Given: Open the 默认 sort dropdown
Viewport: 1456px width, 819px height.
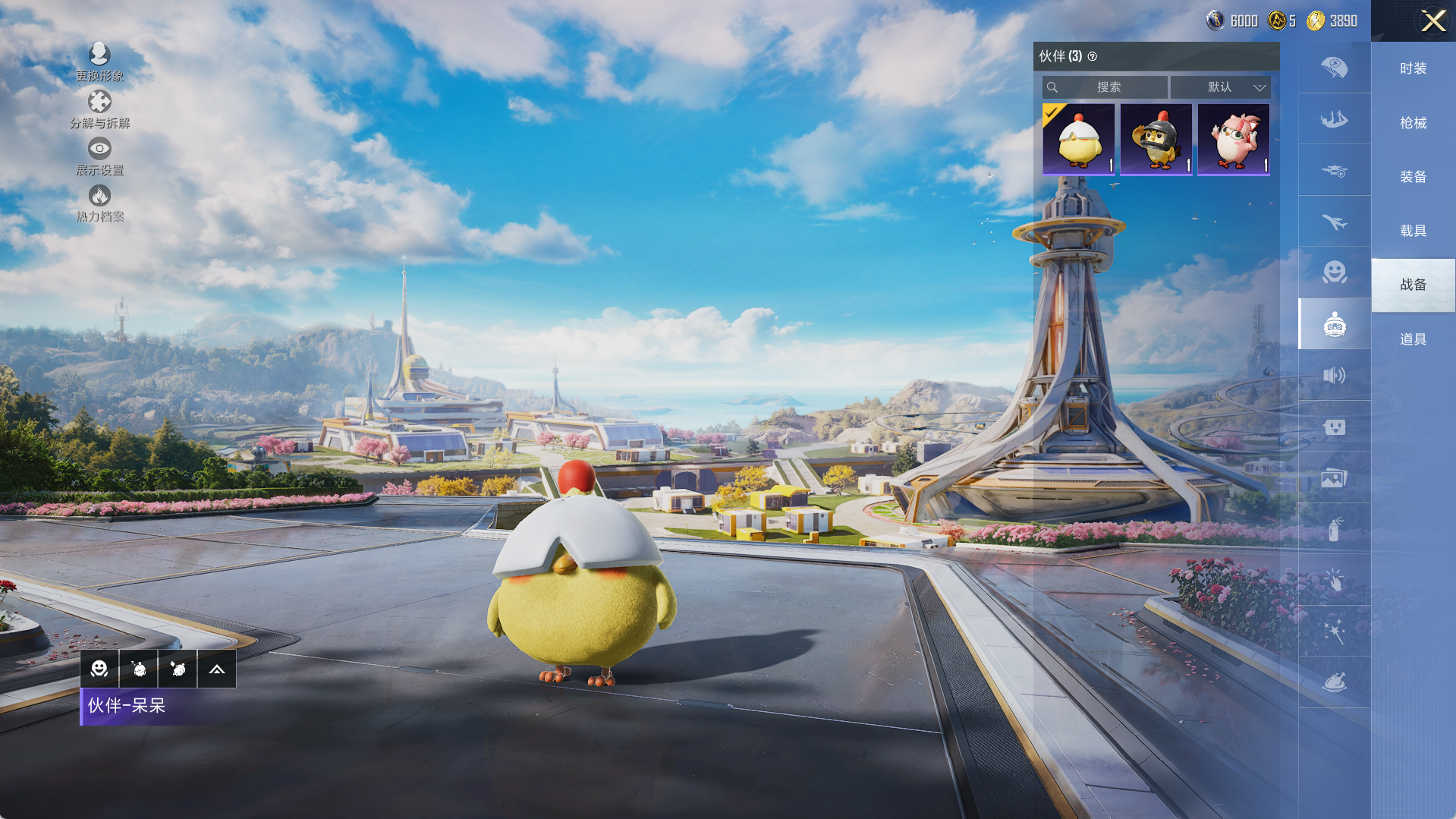Looking at the screenshot, I should click(x=1220, y=87).
